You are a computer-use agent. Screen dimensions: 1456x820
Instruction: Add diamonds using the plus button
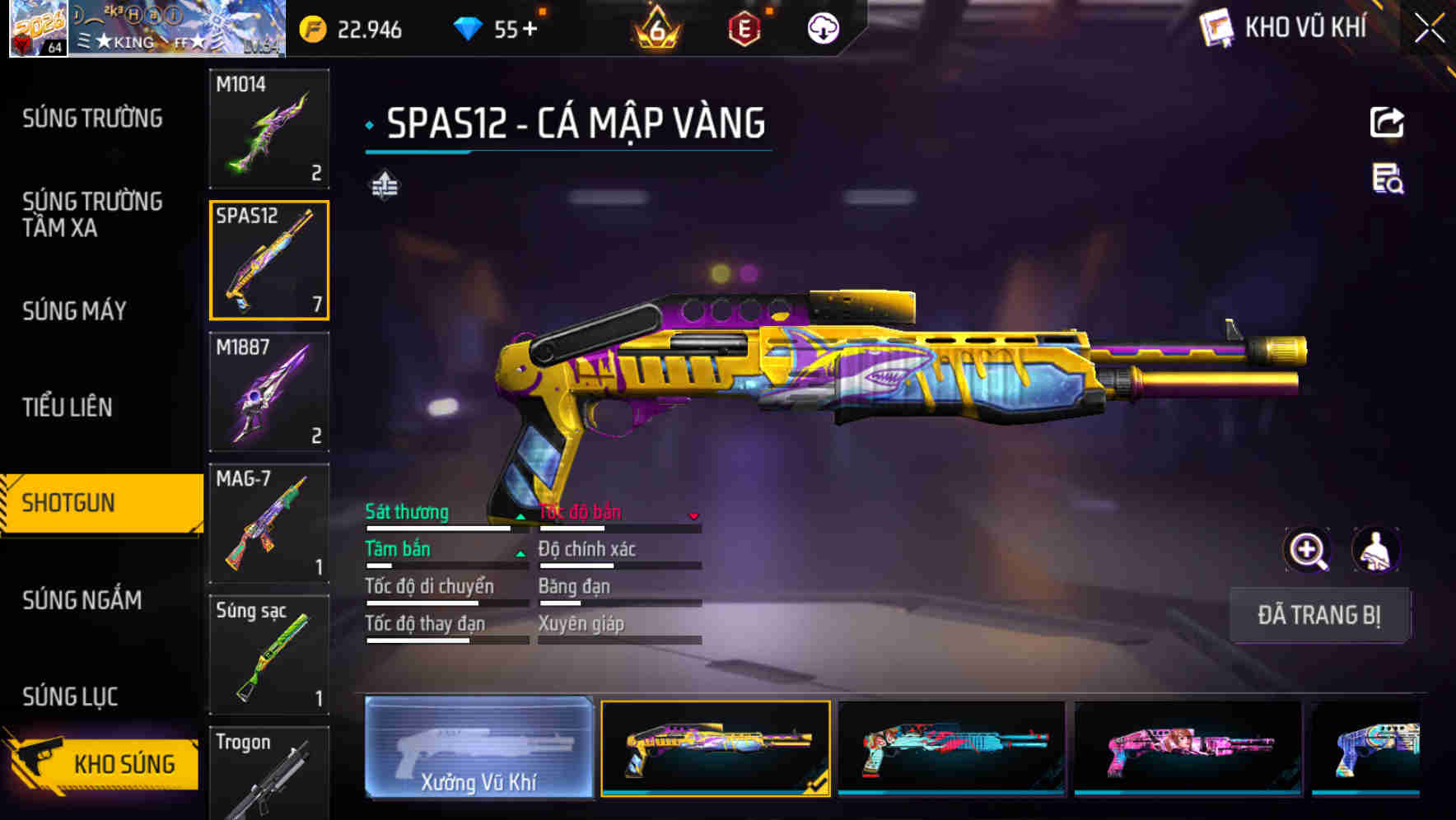(529, 30)
